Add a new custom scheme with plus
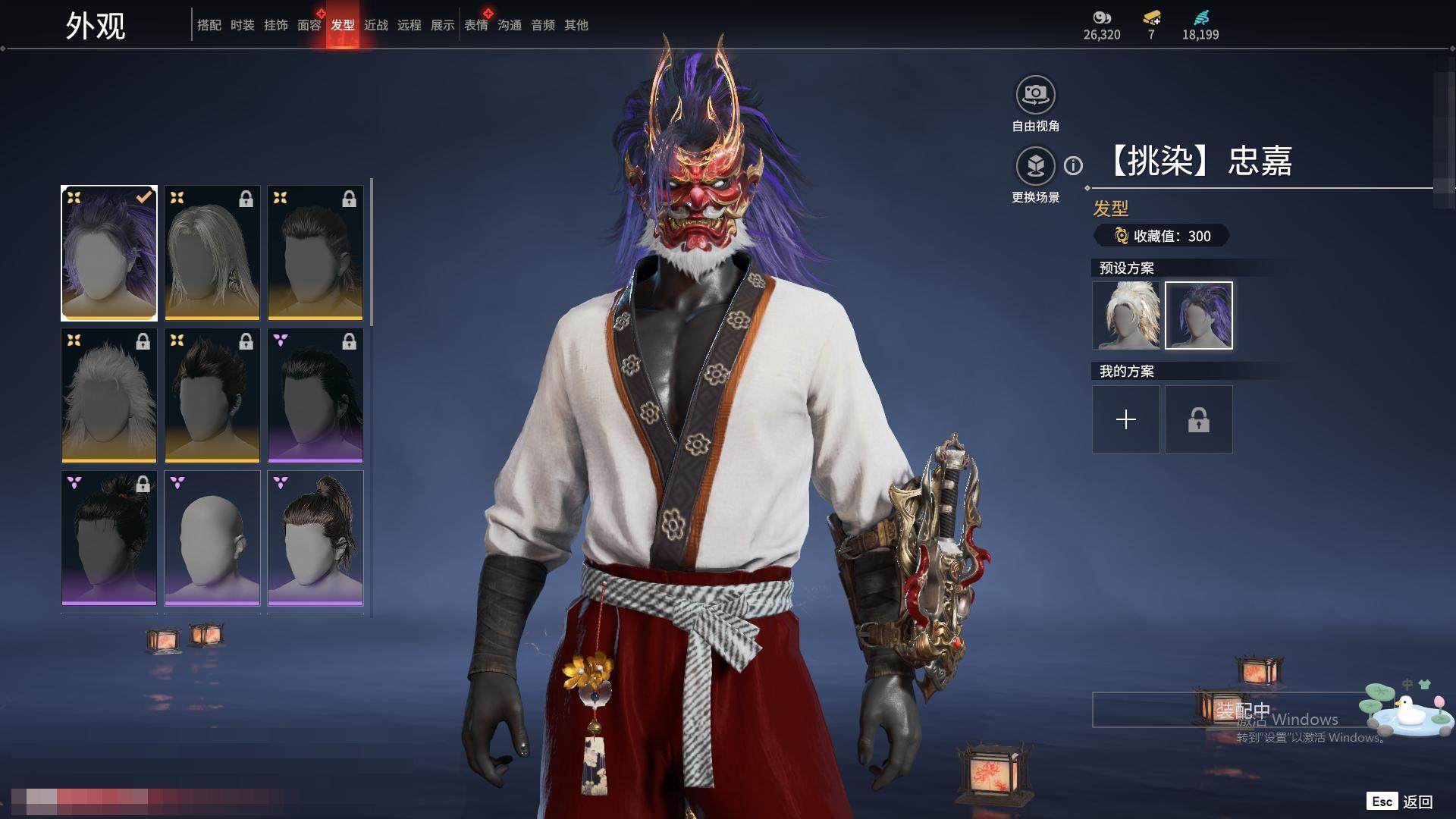The image size is (1456, 819). (1126, 419)
